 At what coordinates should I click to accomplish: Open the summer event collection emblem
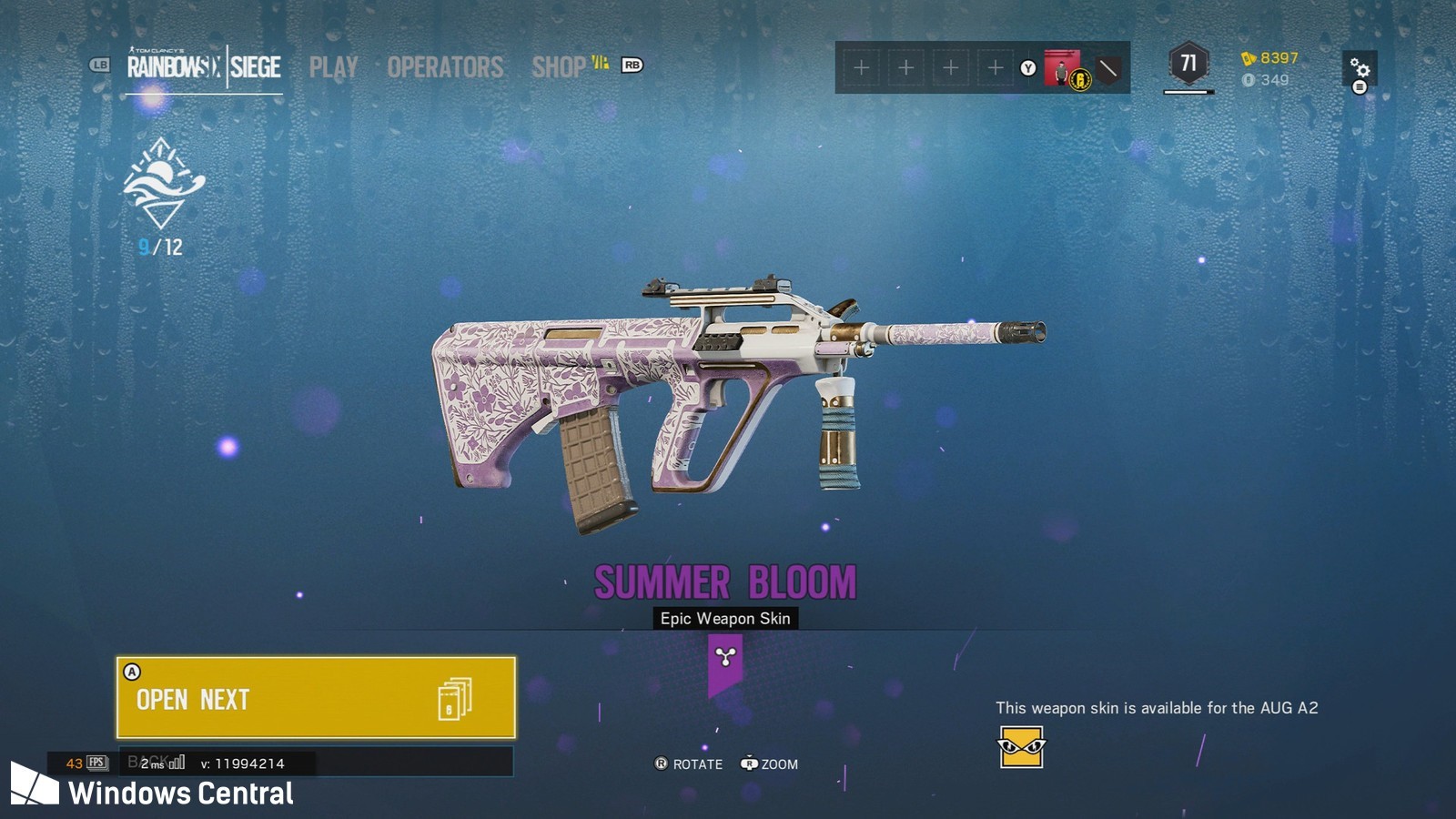tap(162, 184)
